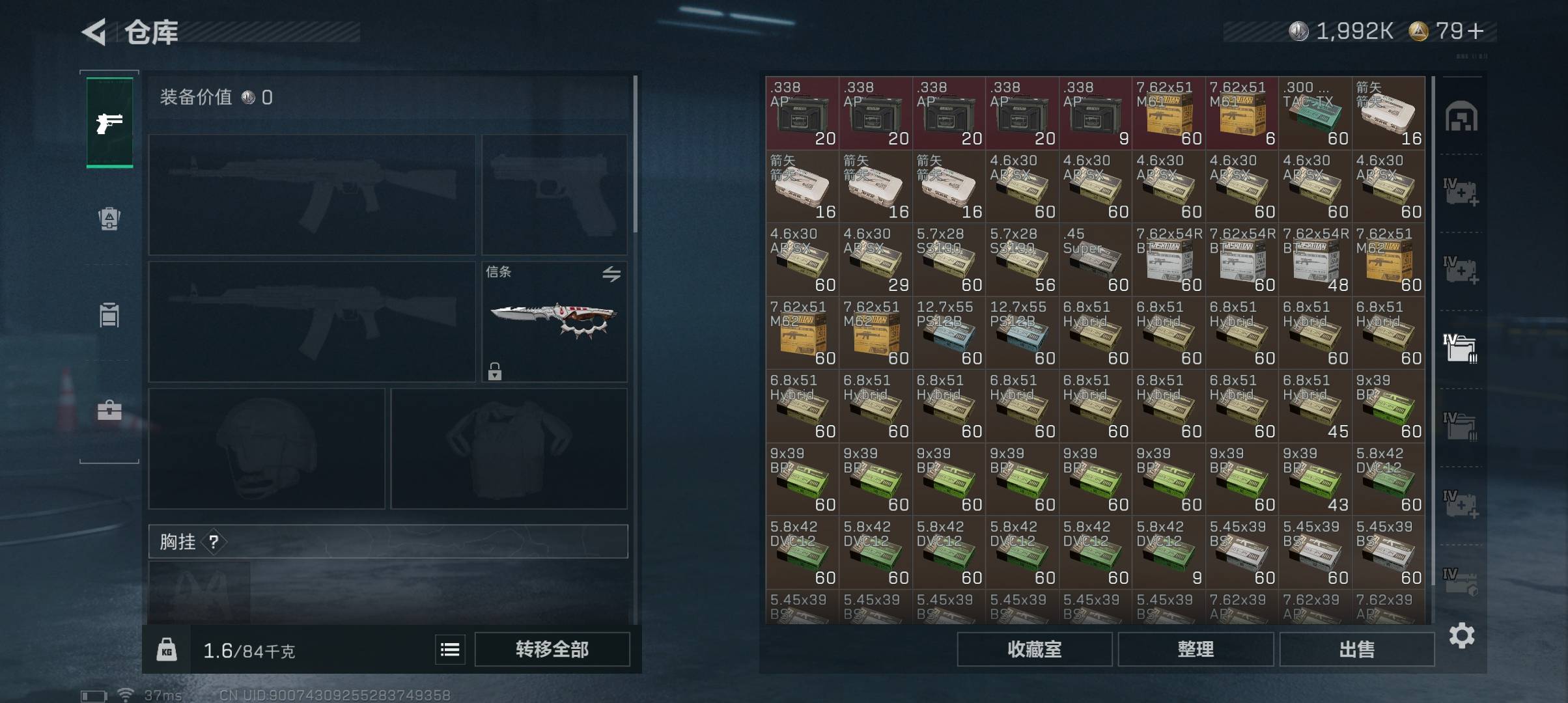1568x703 pixels.
Task: Sell items via the 出售 button
Action: pos(1356,649)
